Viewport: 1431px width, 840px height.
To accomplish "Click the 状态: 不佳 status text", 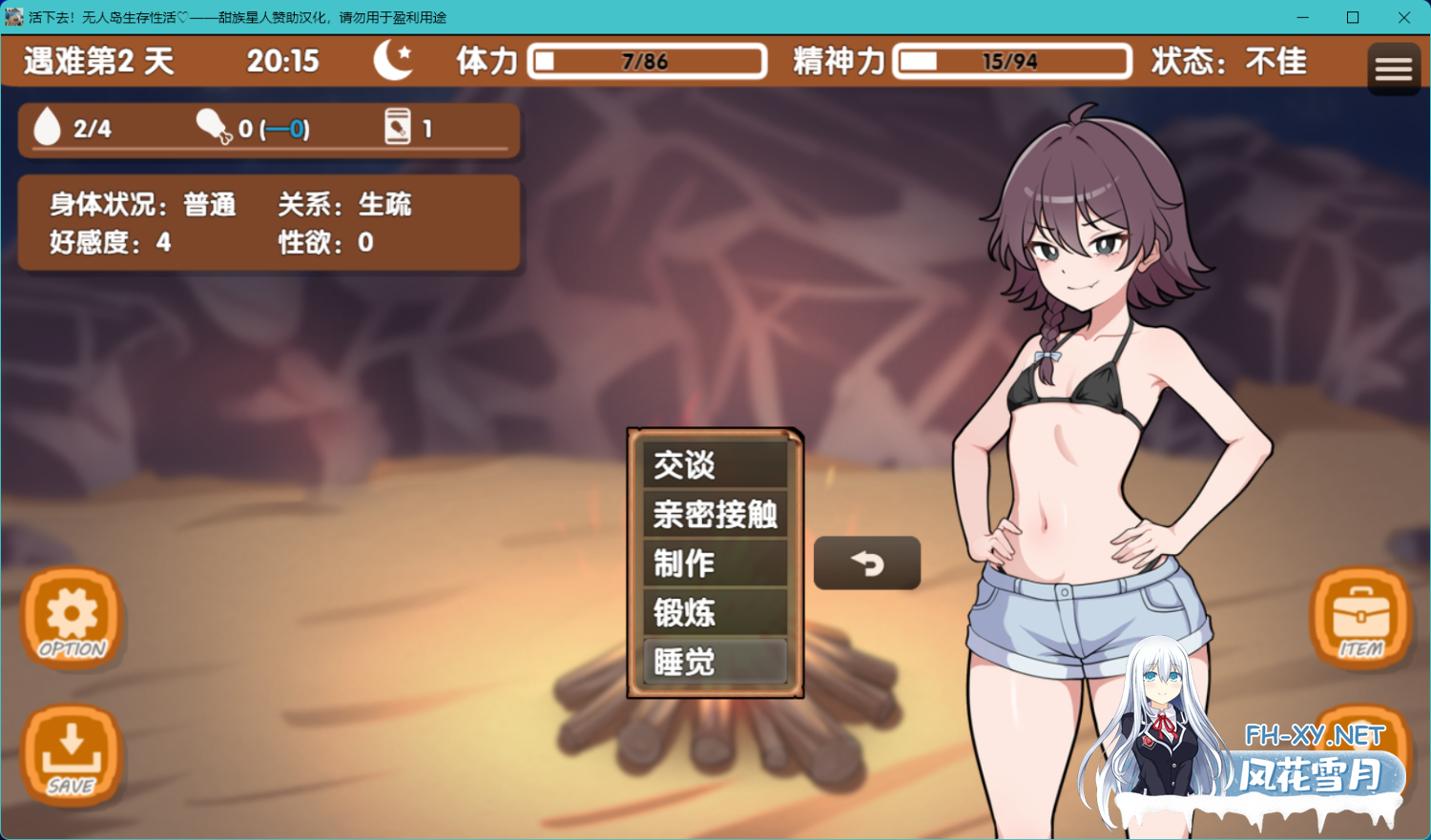I will 1229,60.
